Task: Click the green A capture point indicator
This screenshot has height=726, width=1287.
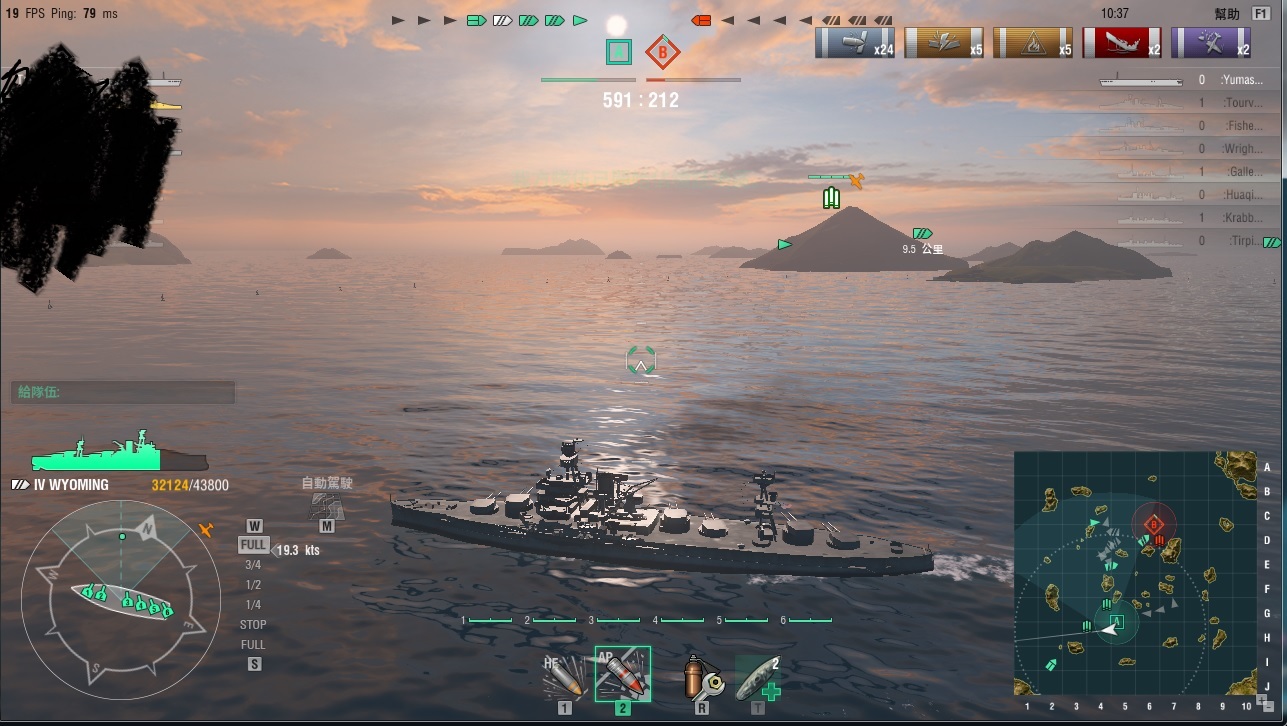Action: point(619,51)
